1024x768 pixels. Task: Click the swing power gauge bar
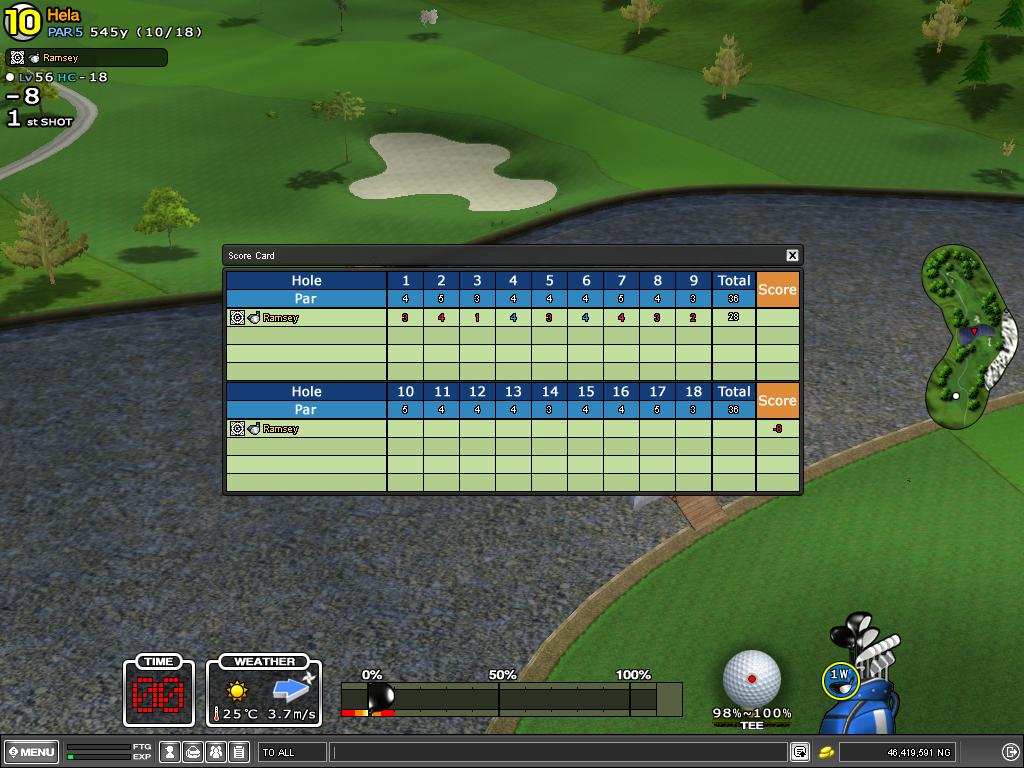510,698
